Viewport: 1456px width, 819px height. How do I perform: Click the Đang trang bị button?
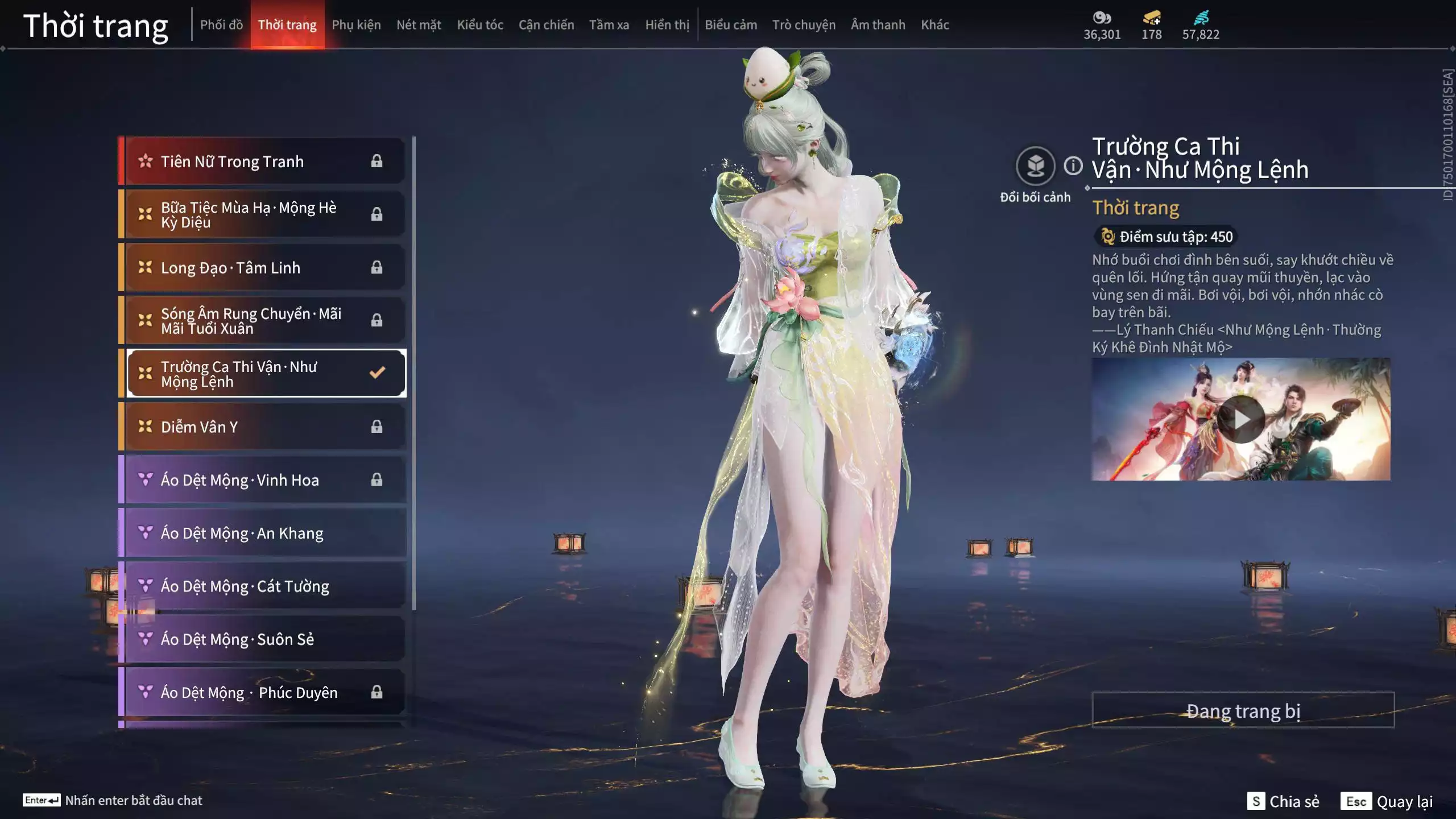pyautogui.click(x=1243, y=710)
